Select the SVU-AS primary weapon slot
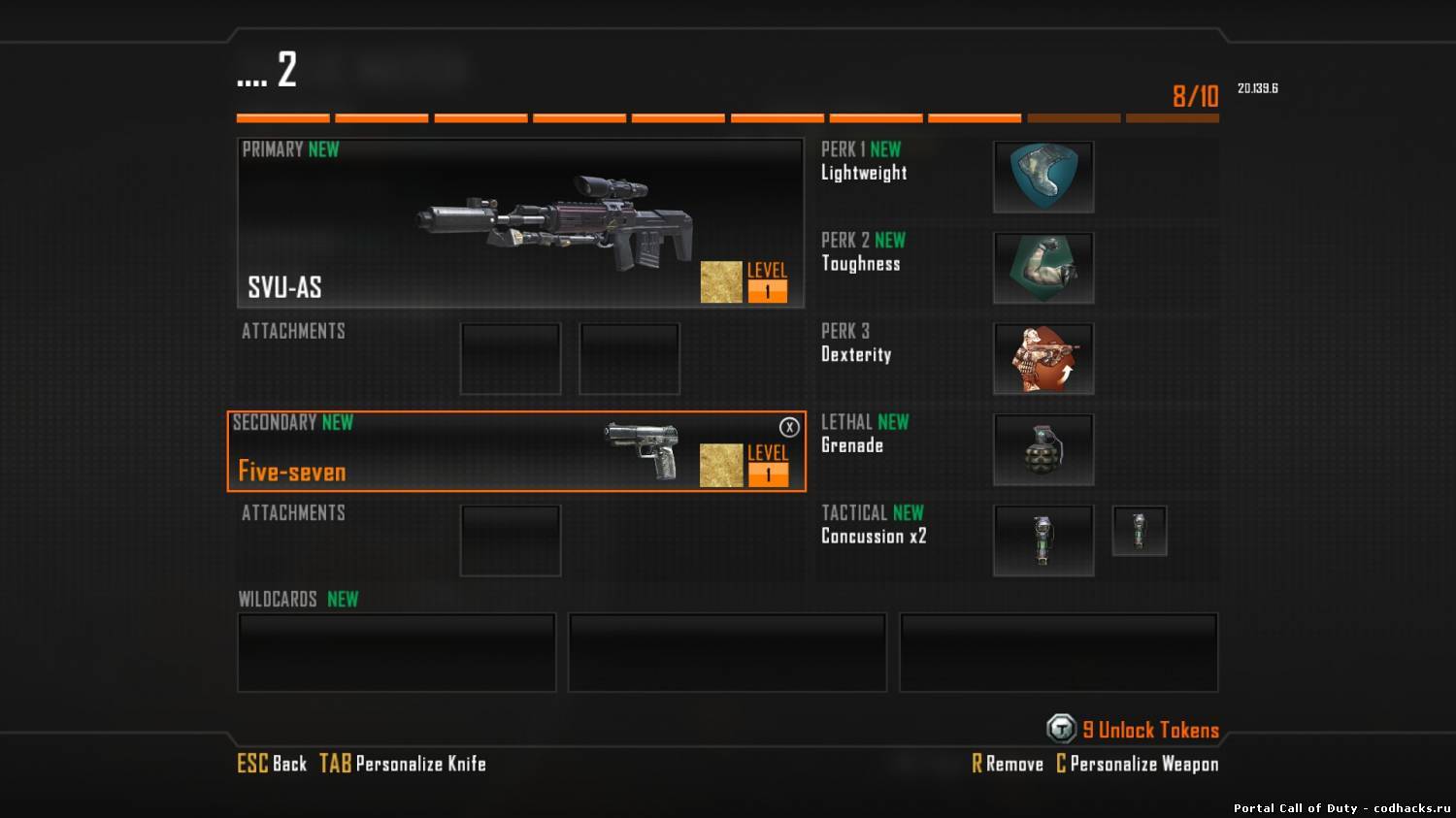This screenshot has height=818, width=1456. (x=520, y=223)
